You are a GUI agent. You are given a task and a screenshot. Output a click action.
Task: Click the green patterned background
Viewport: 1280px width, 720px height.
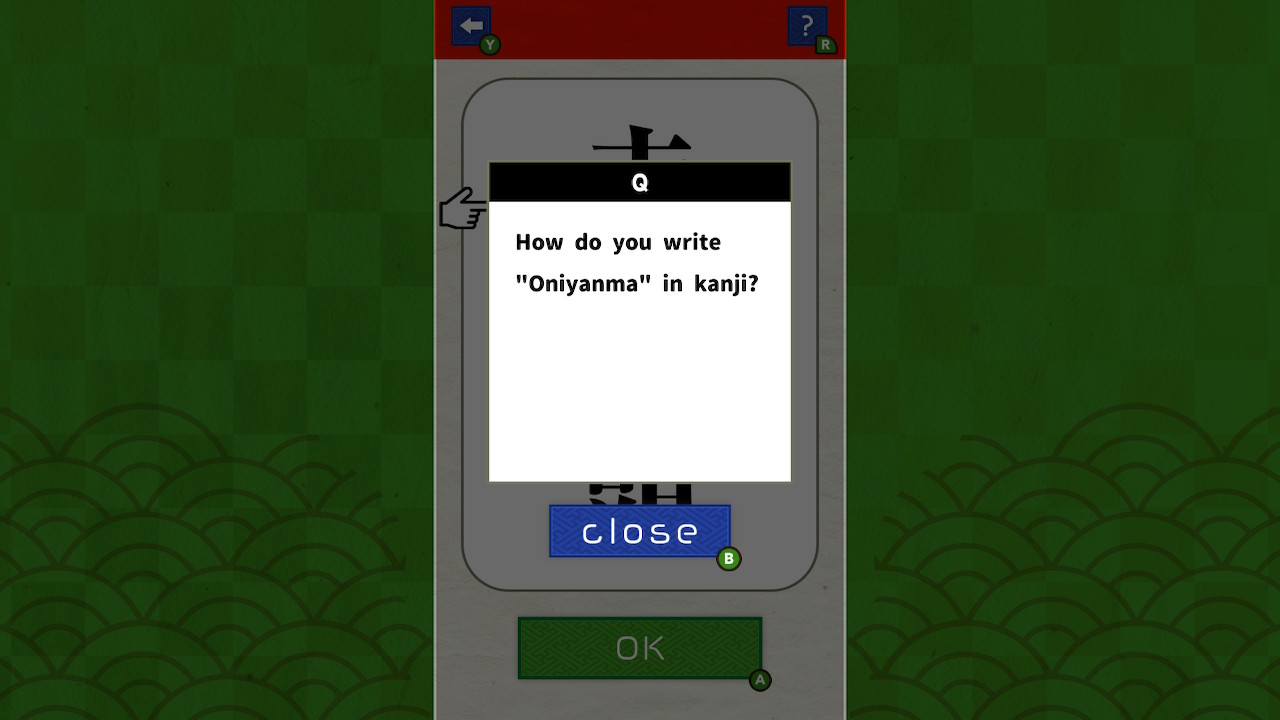[x=200, y=400]
